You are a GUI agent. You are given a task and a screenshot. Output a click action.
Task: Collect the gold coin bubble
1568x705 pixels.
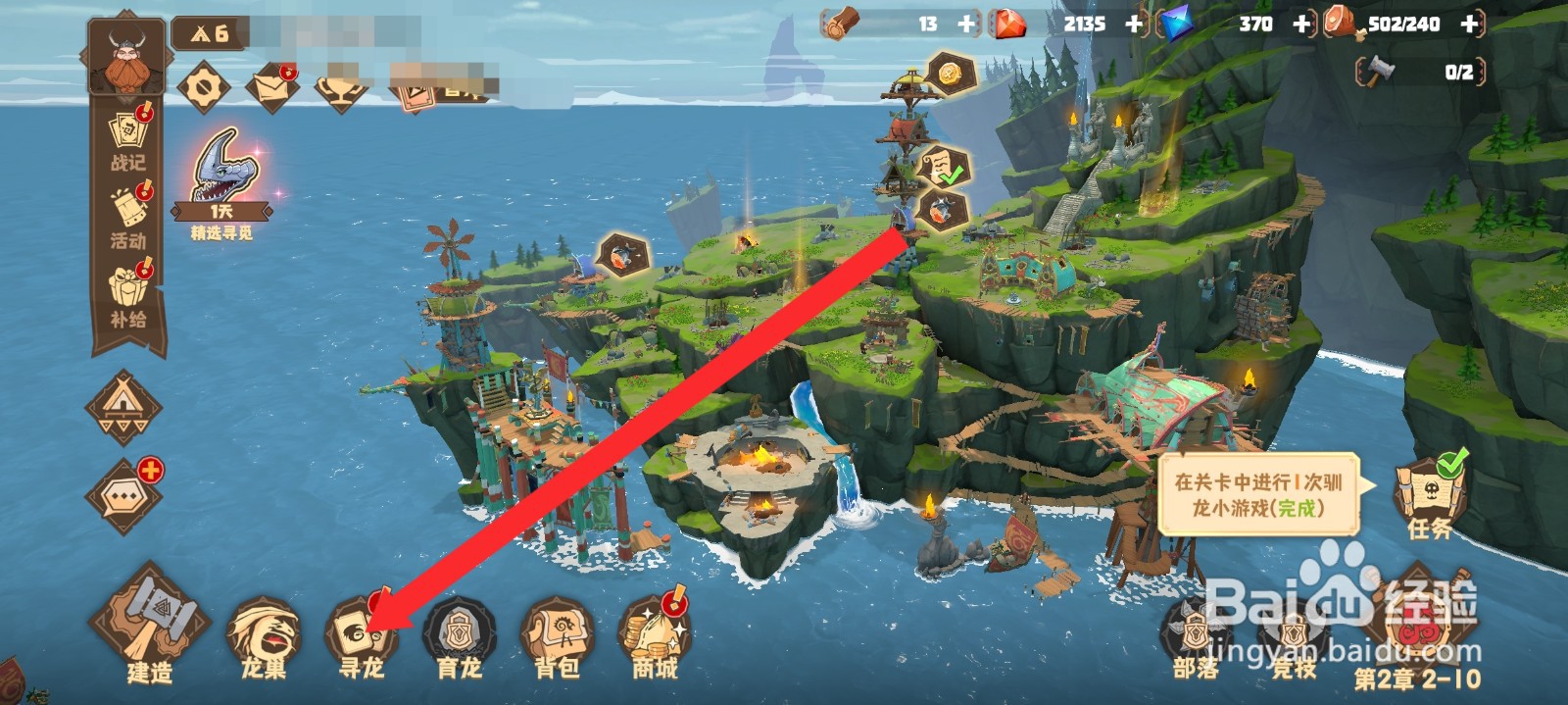tap(948, 74)
